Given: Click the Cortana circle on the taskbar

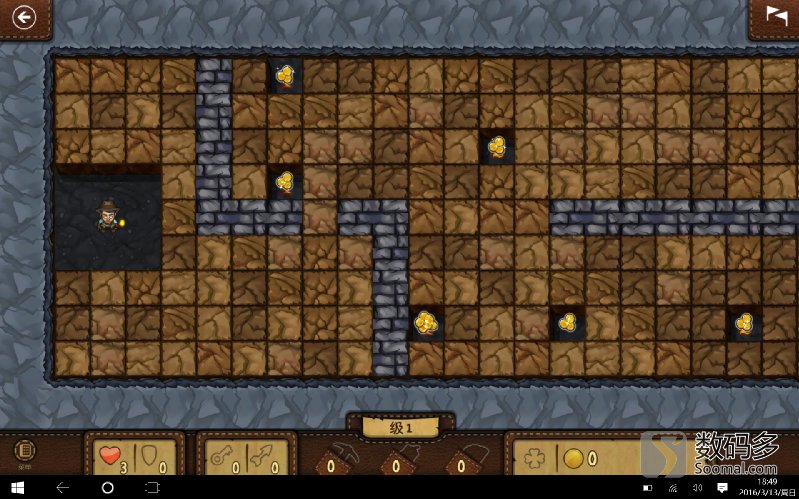Looking at the screenshot, I should tap(108, 487).
